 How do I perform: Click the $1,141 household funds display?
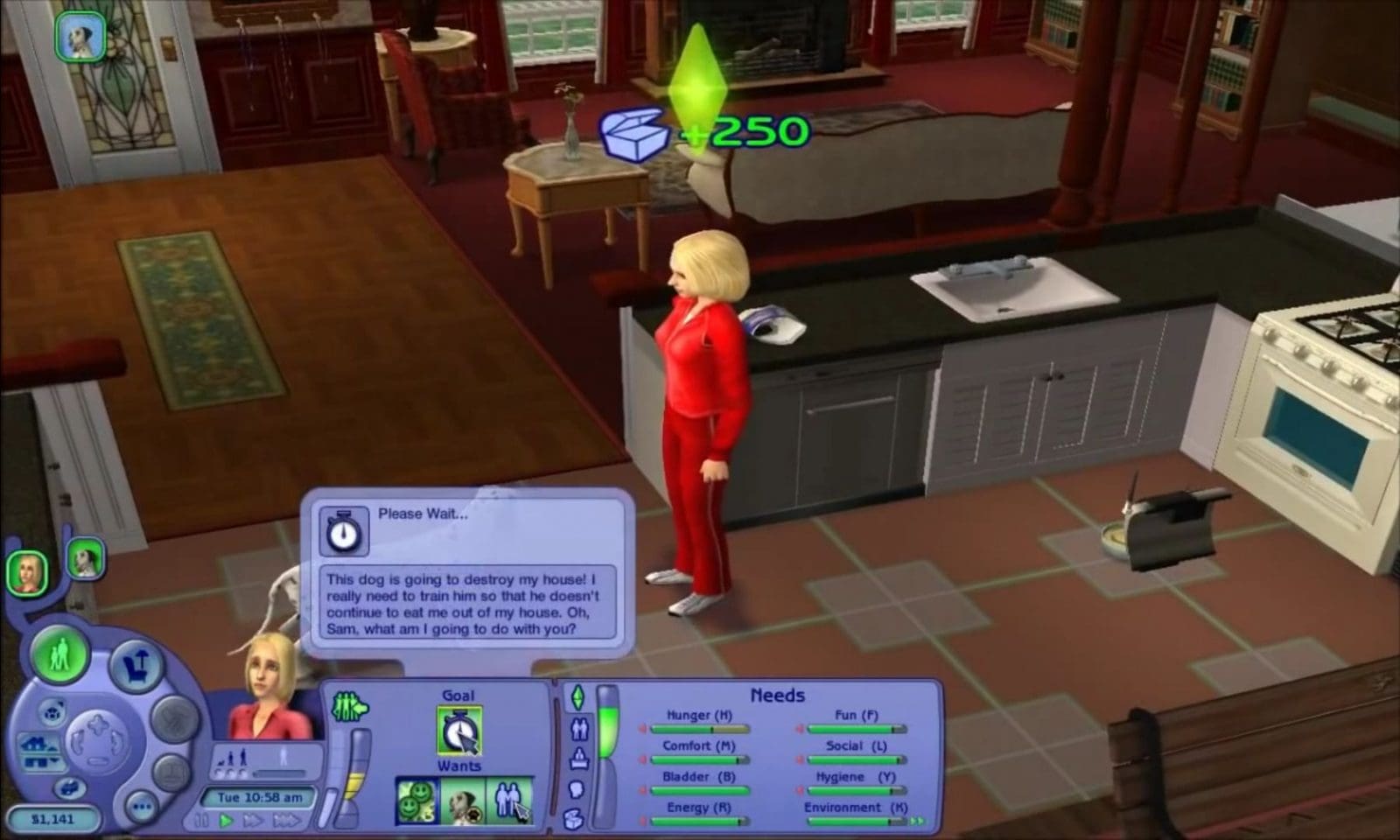coord(53,817)
